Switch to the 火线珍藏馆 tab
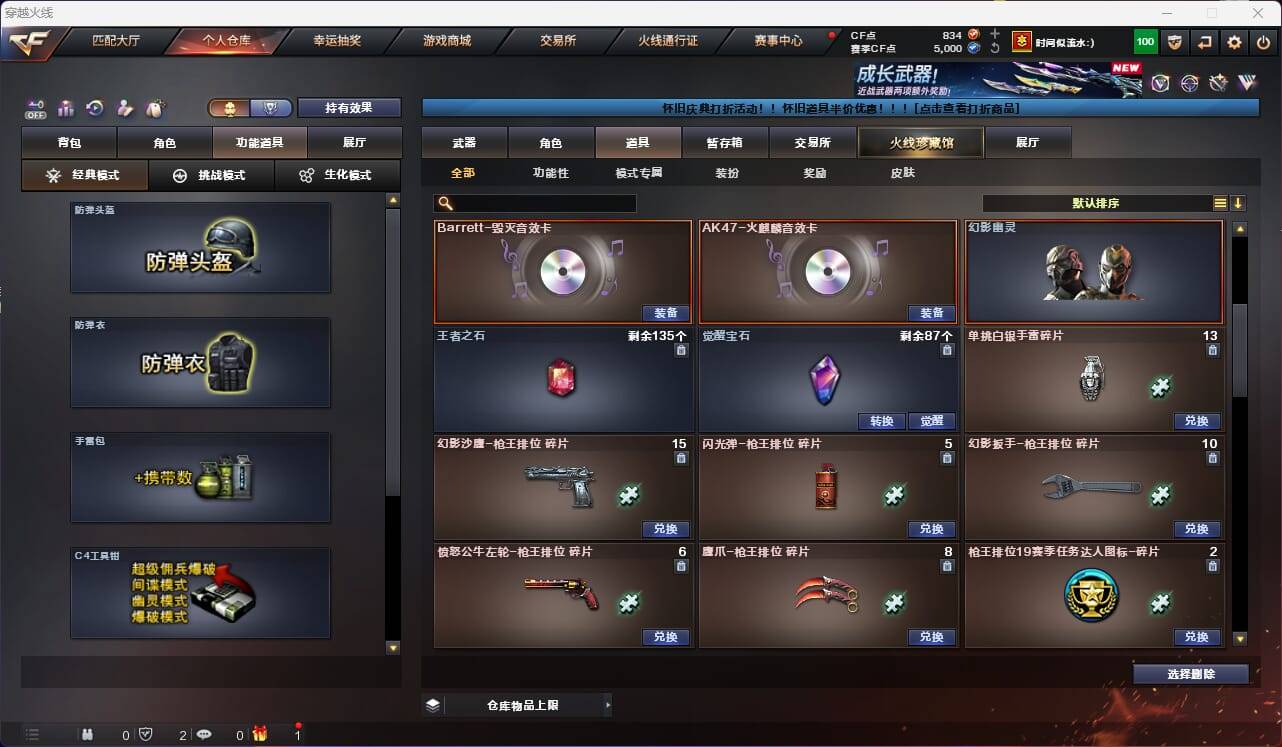The image size is (1282, 747). pyautogui.click(x=919, y=142)
